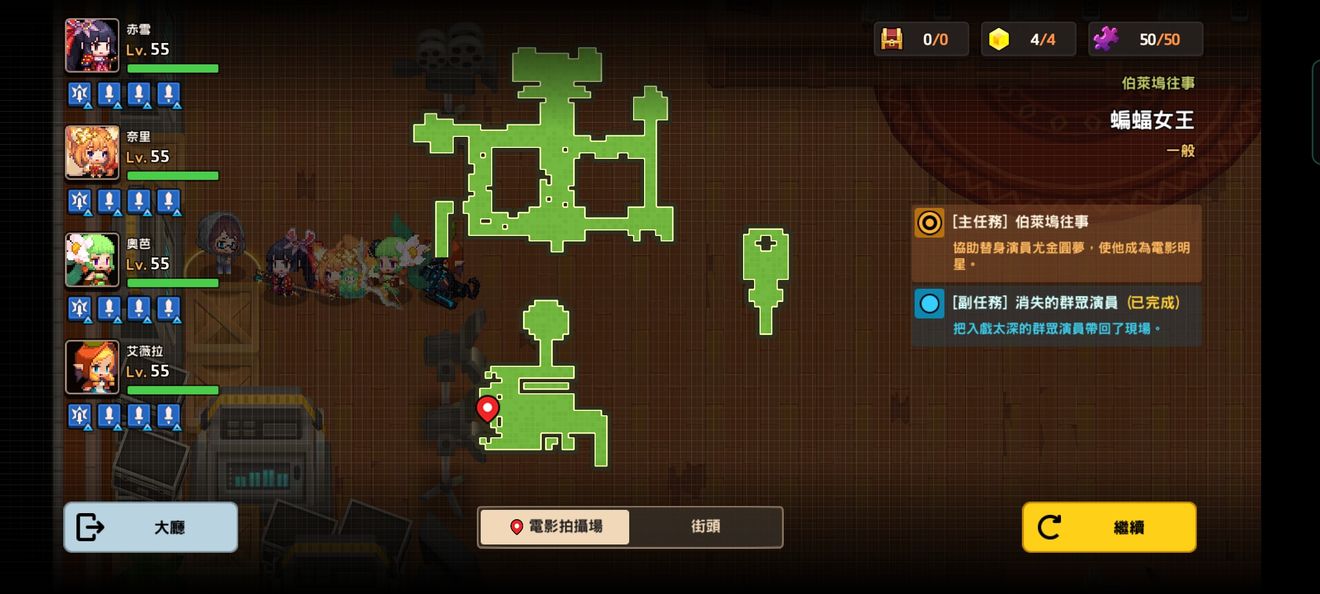Screen dimensions: 1320x594
Task: Switch to the 電影拍攝場 map tab
Action: (x=555, y=527)
